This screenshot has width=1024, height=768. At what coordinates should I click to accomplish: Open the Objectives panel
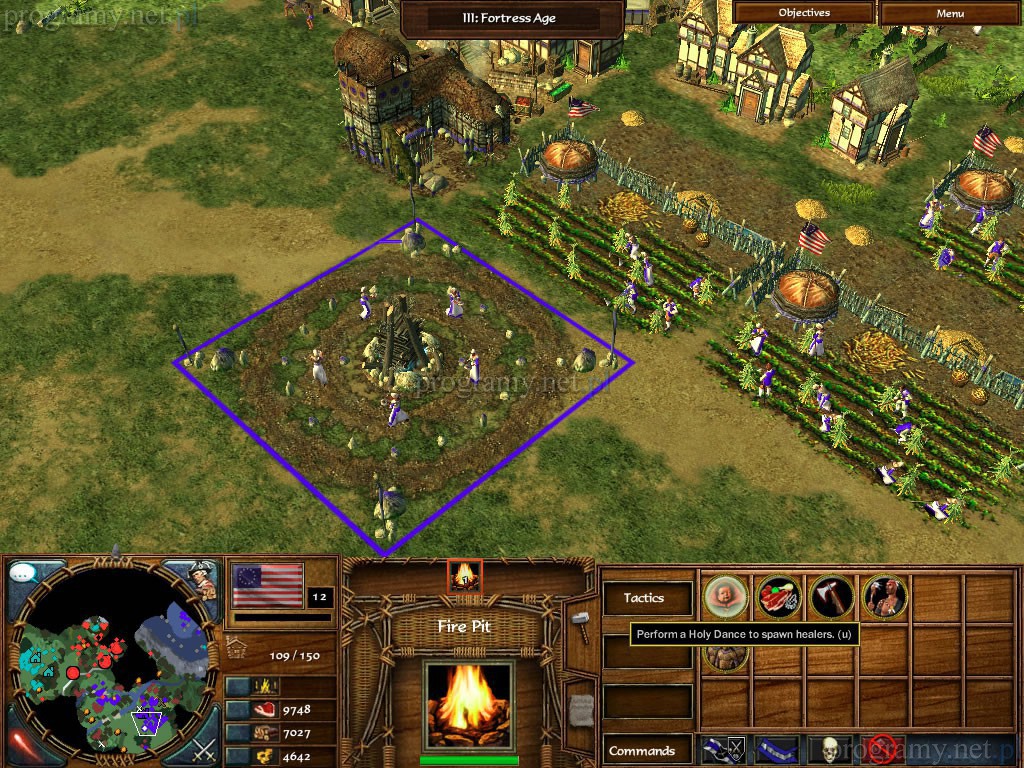tap(804, 13)
